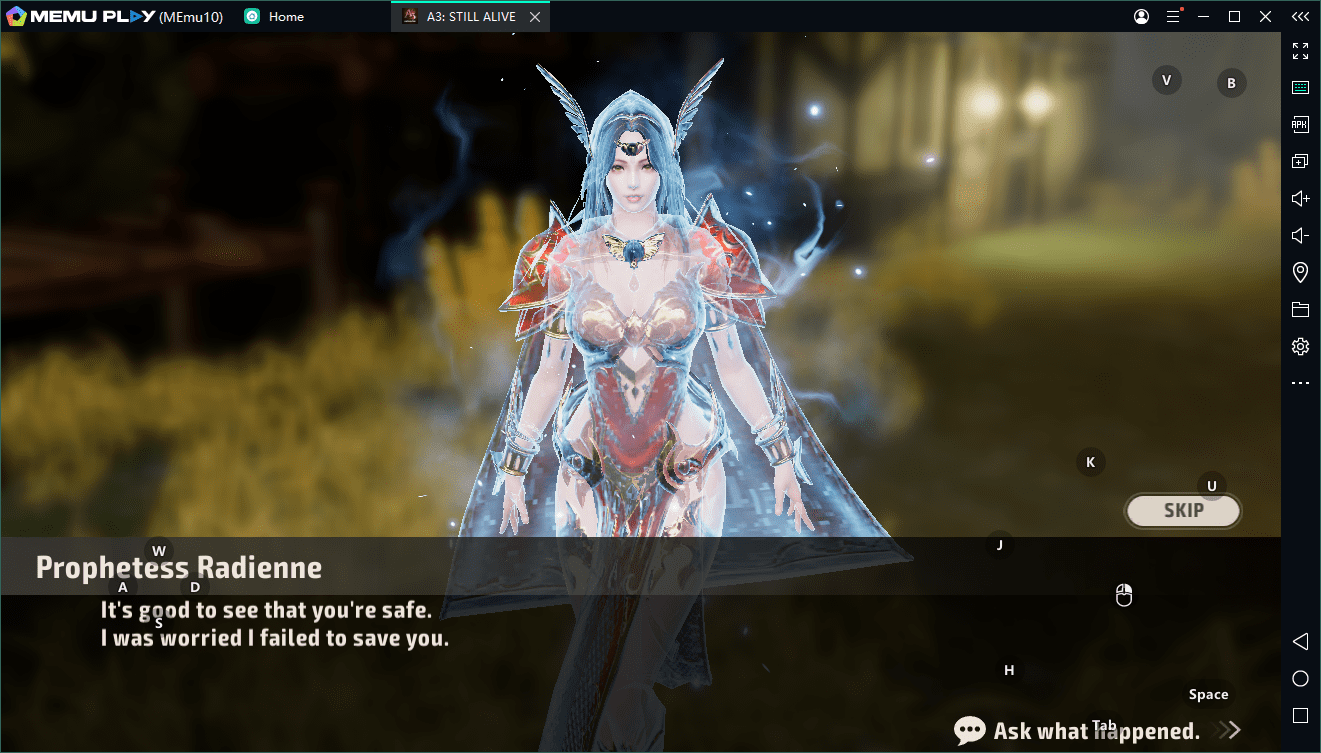The image size is (1321, 753).
Task: Open the keymapping keyboard tool
Action: coord(1300,88)
